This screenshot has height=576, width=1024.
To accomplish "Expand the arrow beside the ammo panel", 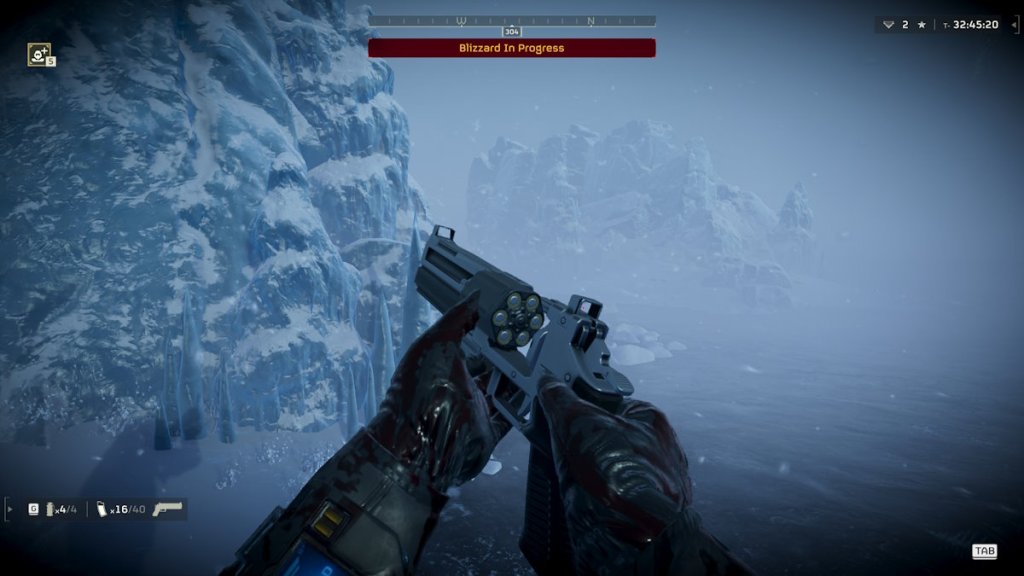I will coord(11,509).
